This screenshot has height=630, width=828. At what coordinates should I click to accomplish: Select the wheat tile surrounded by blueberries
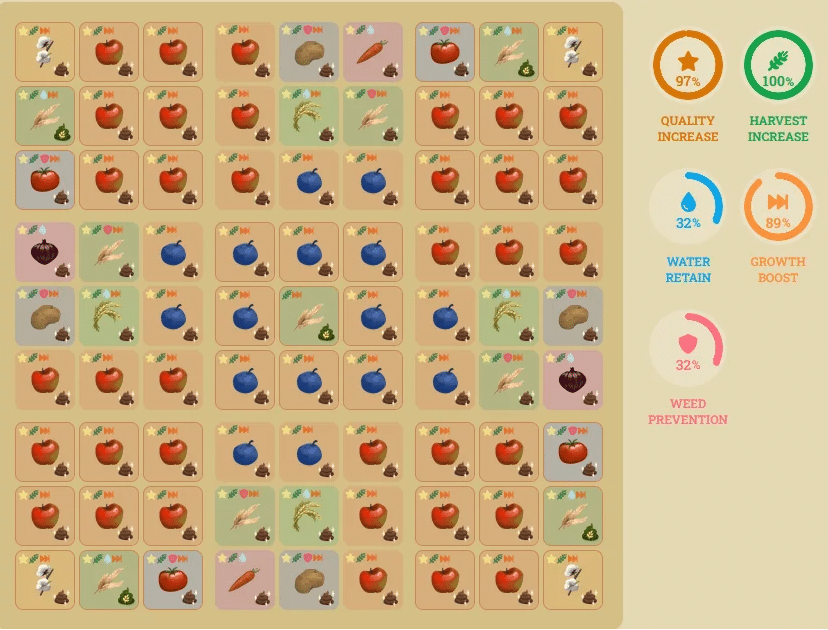point(309,317)
